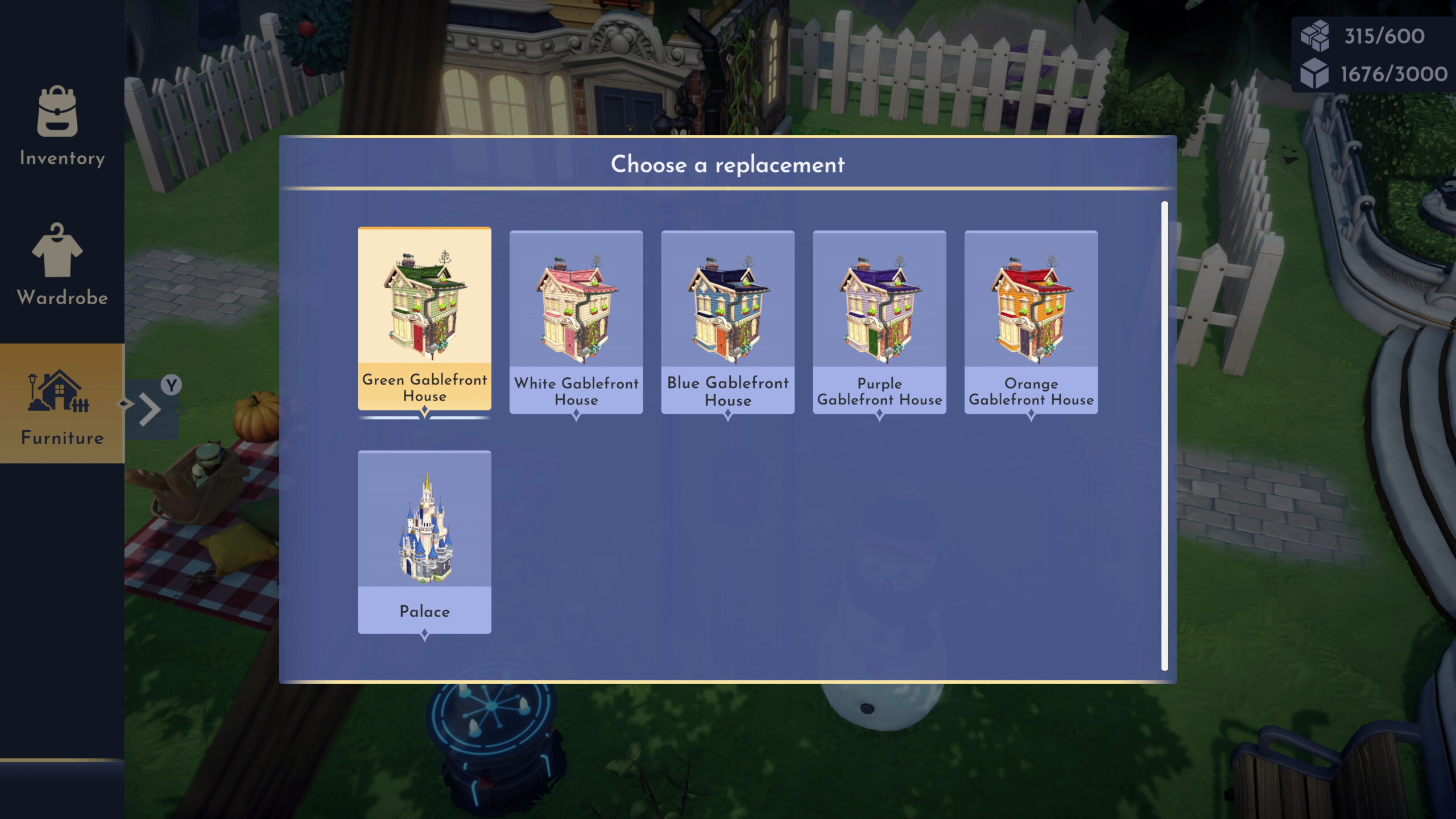Expand the side panel arrow

150,408
